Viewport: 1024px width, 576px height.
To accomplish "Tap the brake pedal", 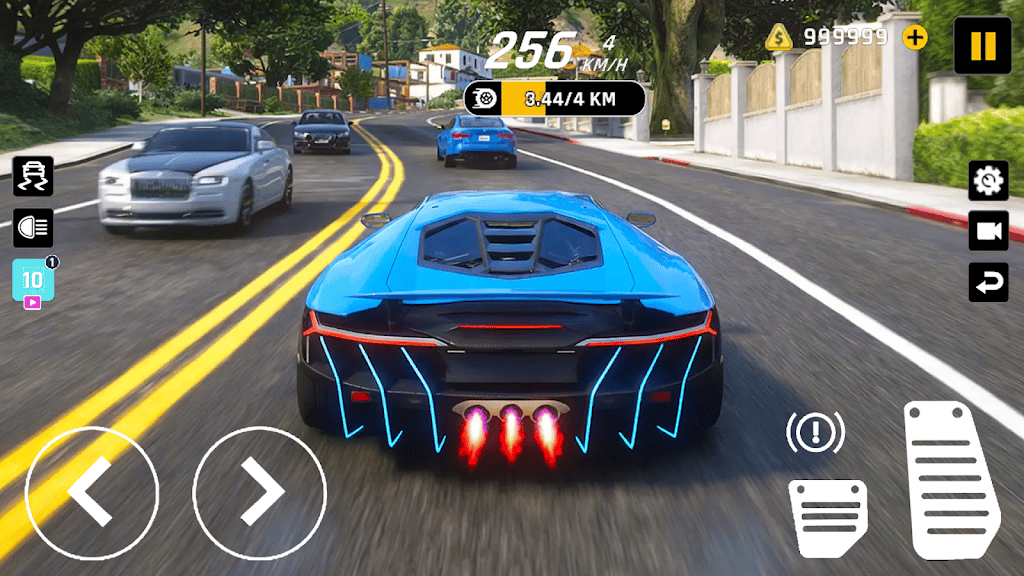I will point(827,516).
